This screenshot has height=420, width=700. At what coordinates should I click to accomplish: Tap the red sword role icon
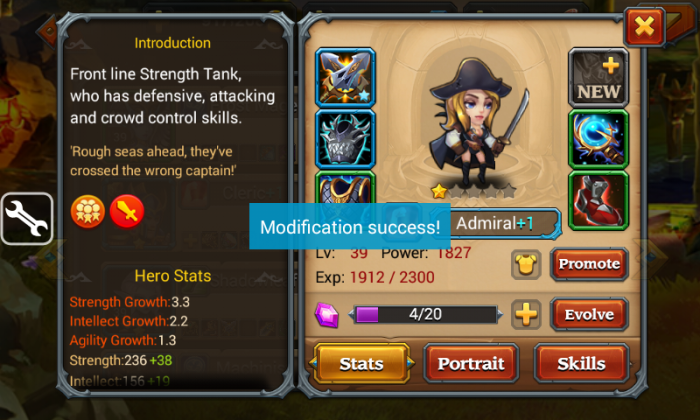pos(127,211)
